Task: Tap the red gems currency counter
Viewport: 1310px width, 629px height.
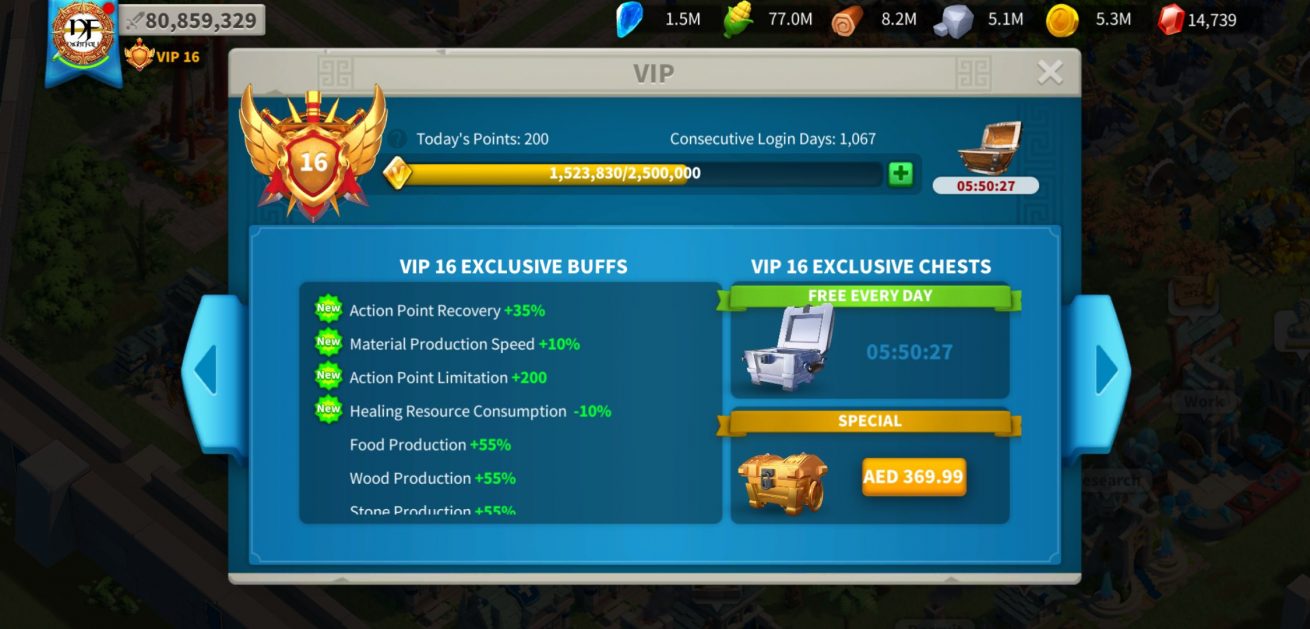Action: [x=1197, y=19]
